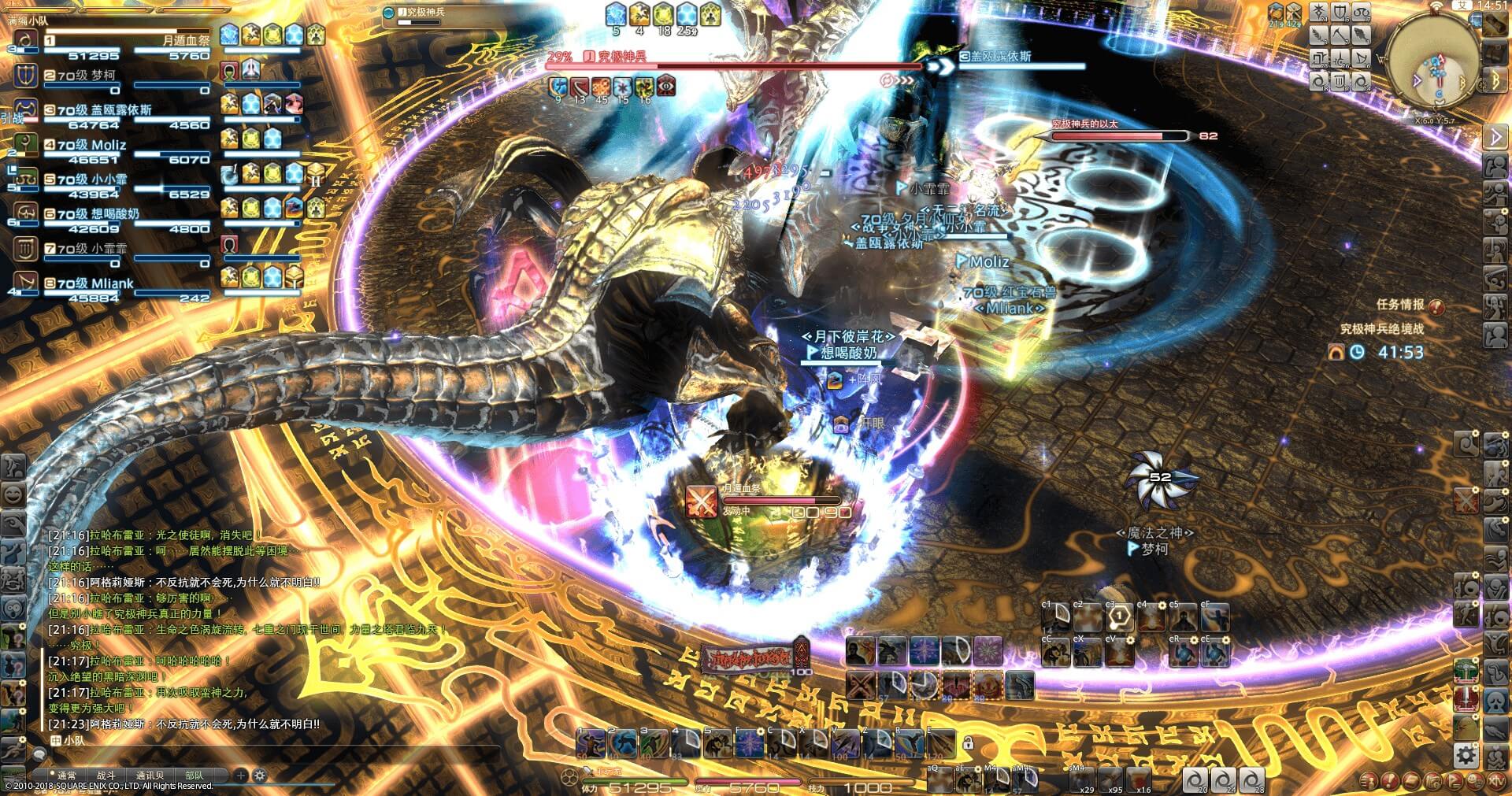Use the x16 red potion item slot
Screen dimensions: 1512x796
tap(1140, 779)
